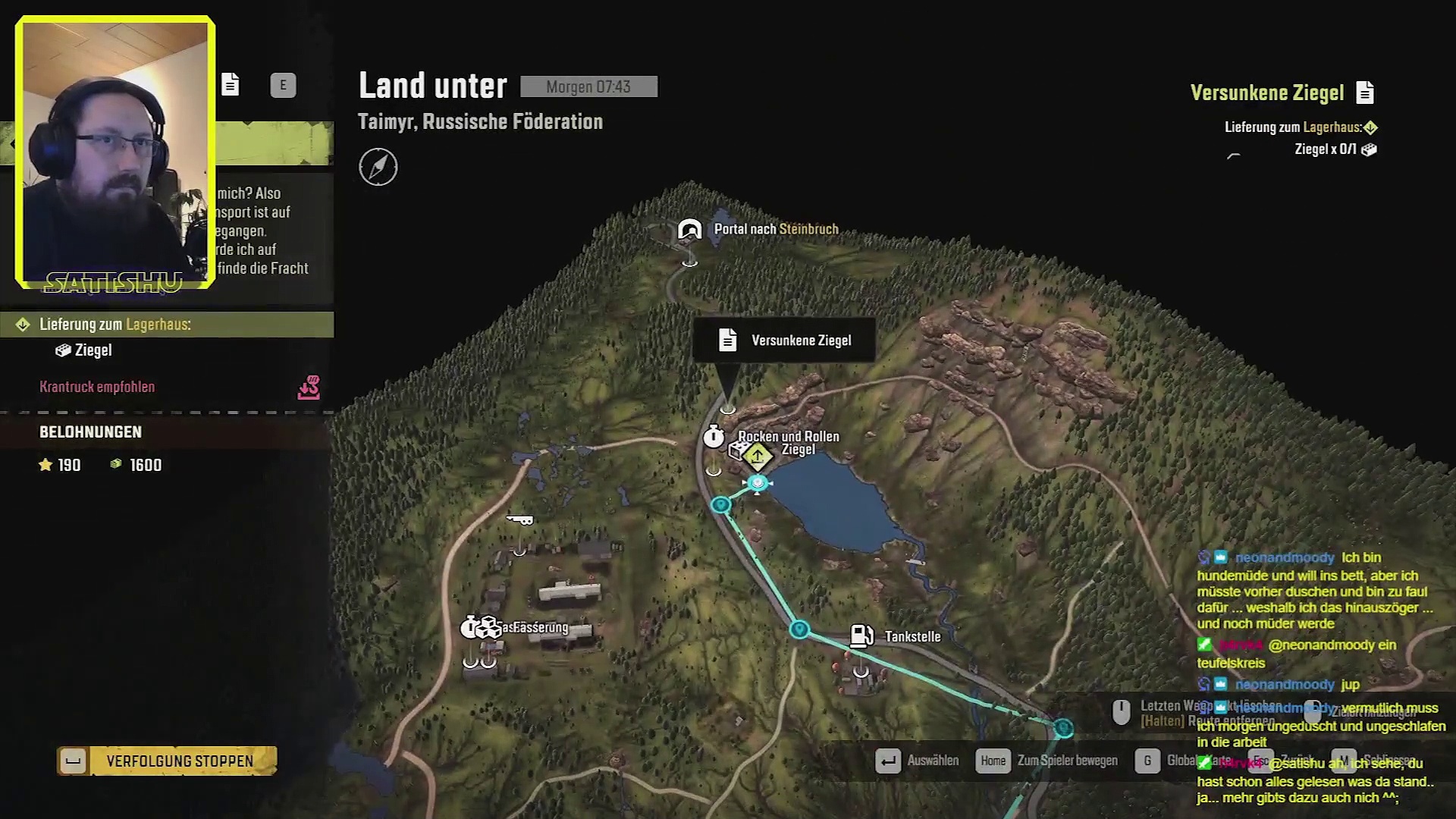
Task: Select the Portal nach Steinbruch tunnel marker
Action: [690, 229]
